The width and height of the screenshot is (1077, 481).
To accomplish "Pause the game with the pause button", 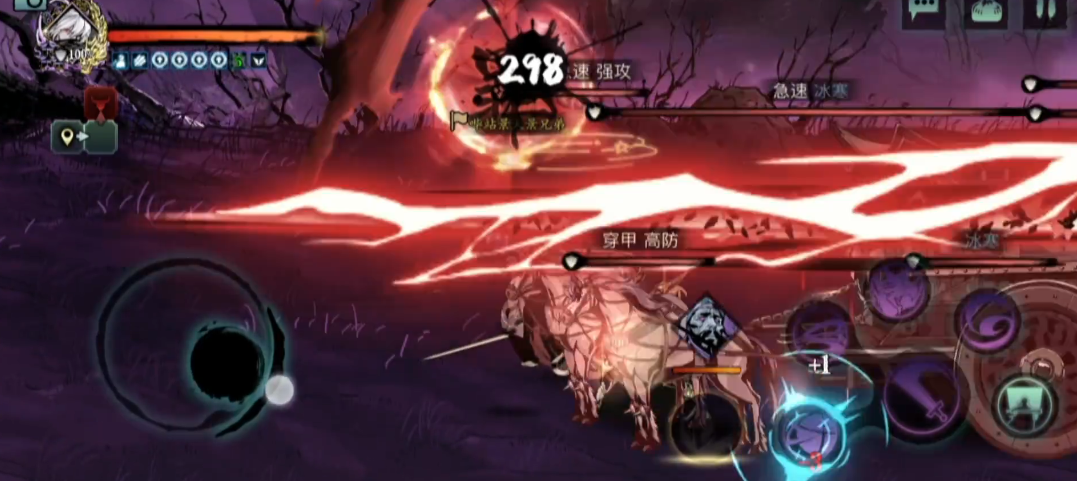I will (x=1044, y=12).
